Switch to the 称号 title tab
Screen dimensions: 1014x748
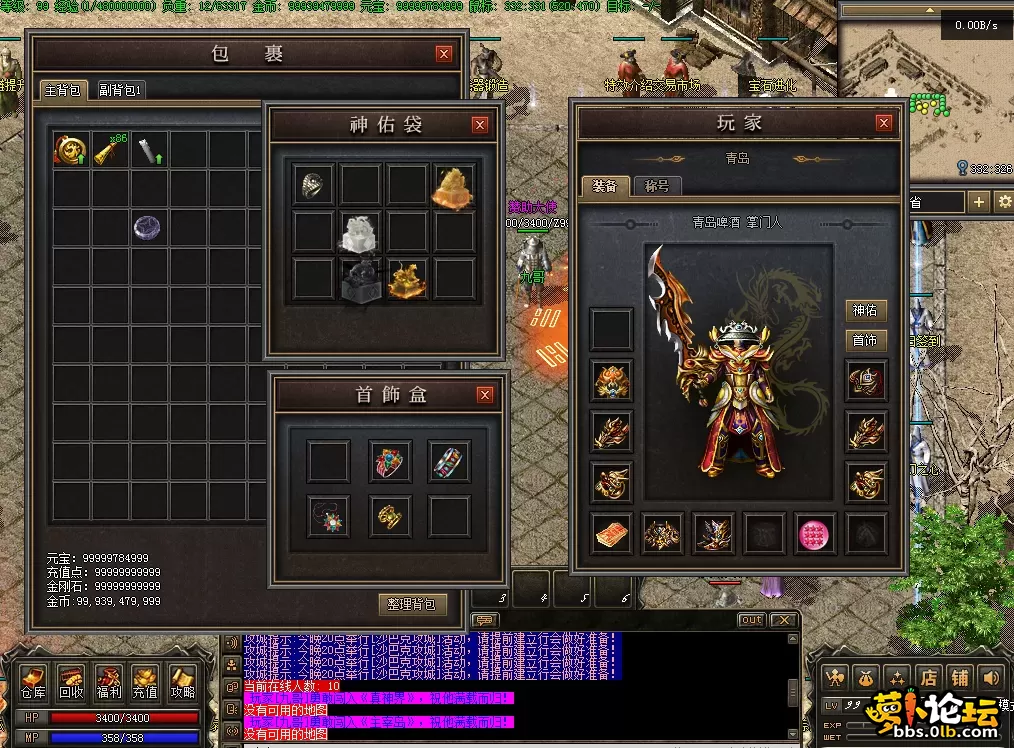[x=657, y=186]
